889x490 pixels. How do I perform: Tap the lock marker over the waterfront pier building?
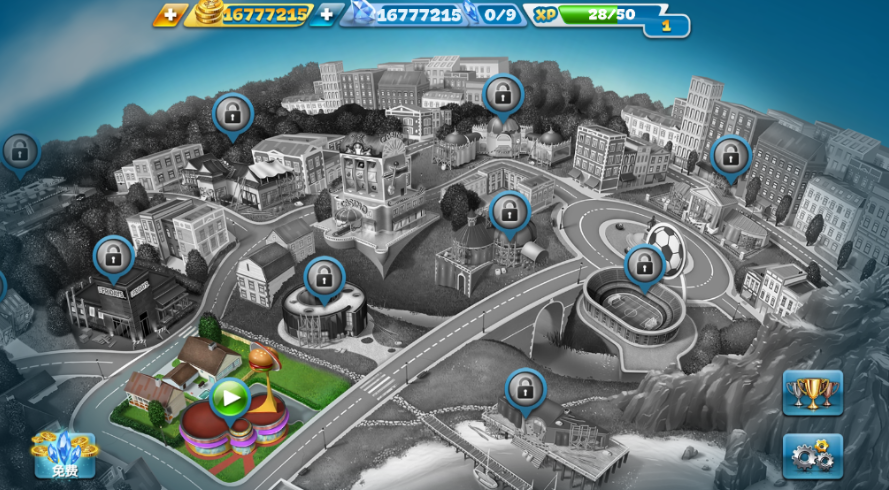click(525, 390)
